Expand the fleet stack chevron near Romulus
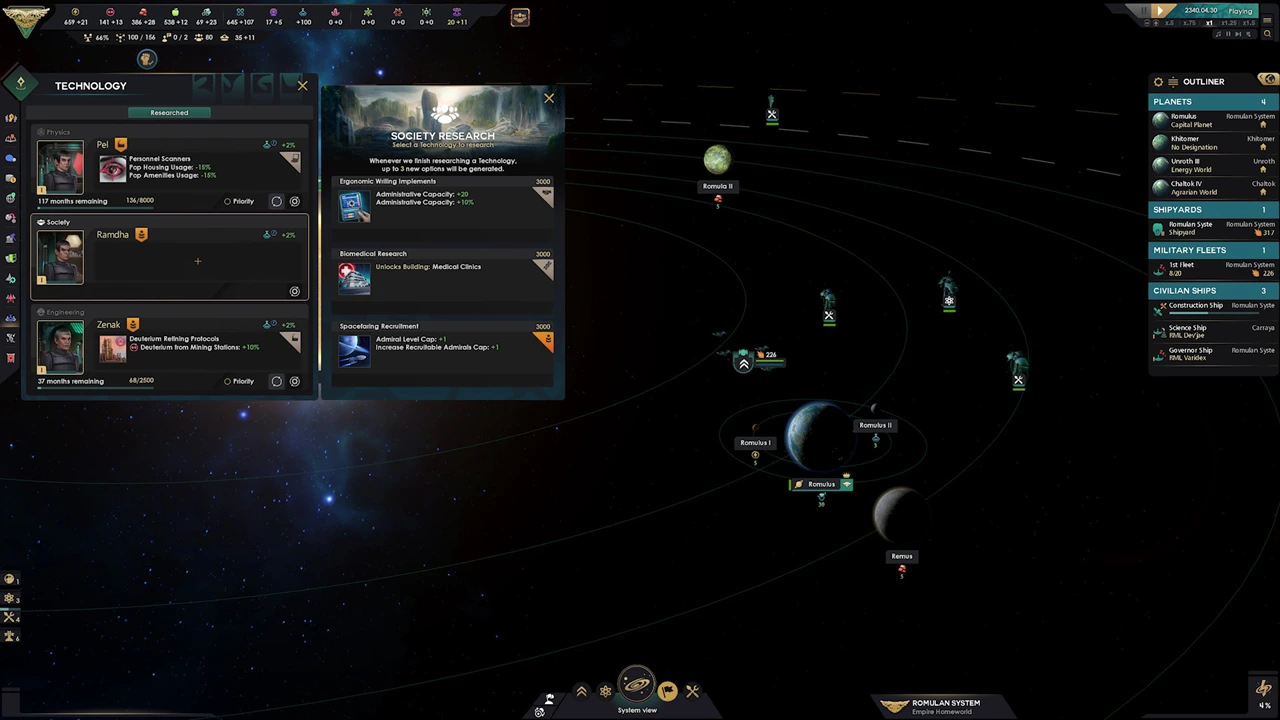The width and height of the screenshot is (1280, 720). [744, 364]
